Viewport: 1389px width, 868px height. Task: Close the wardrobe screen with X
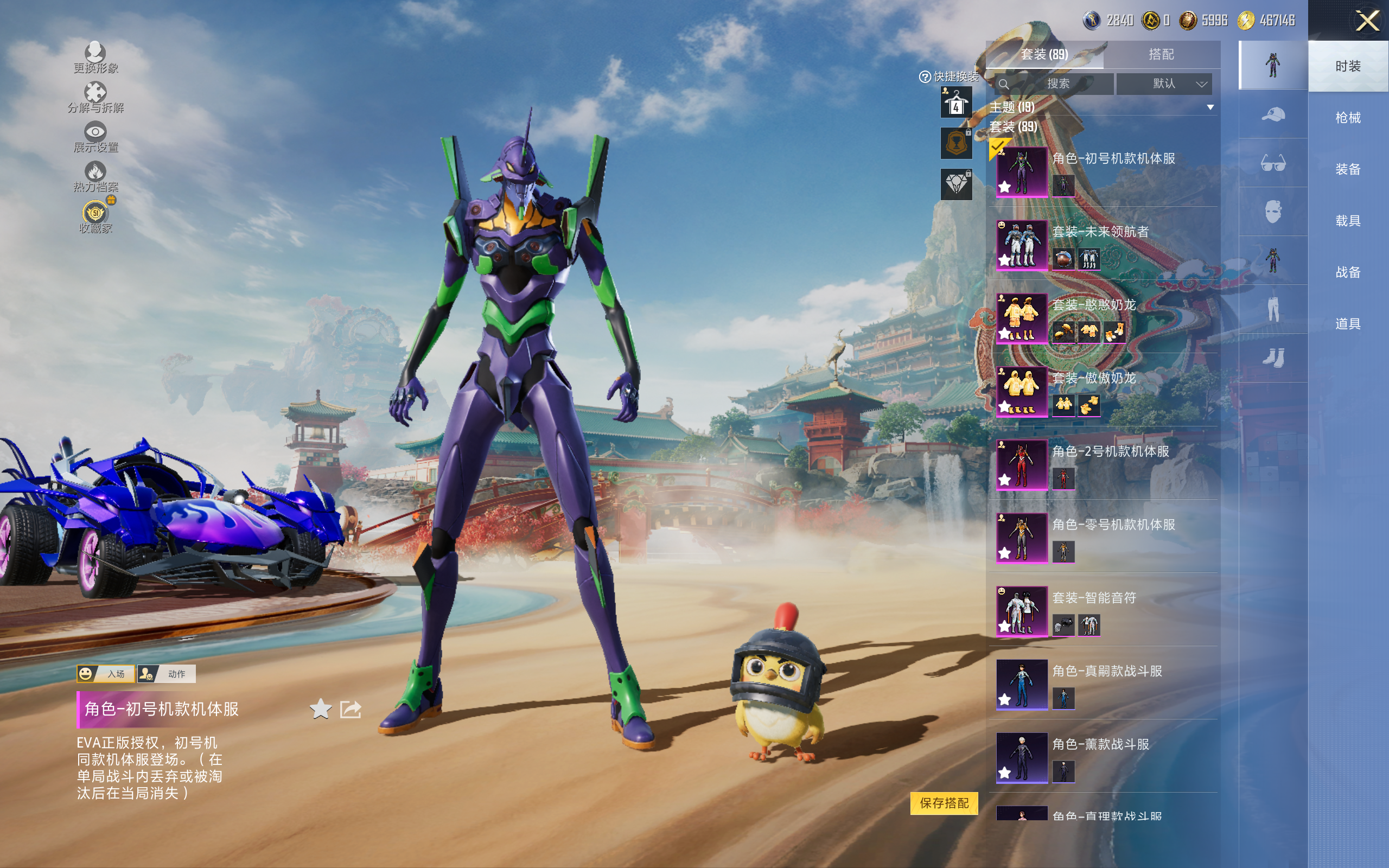coord(1367,21)
